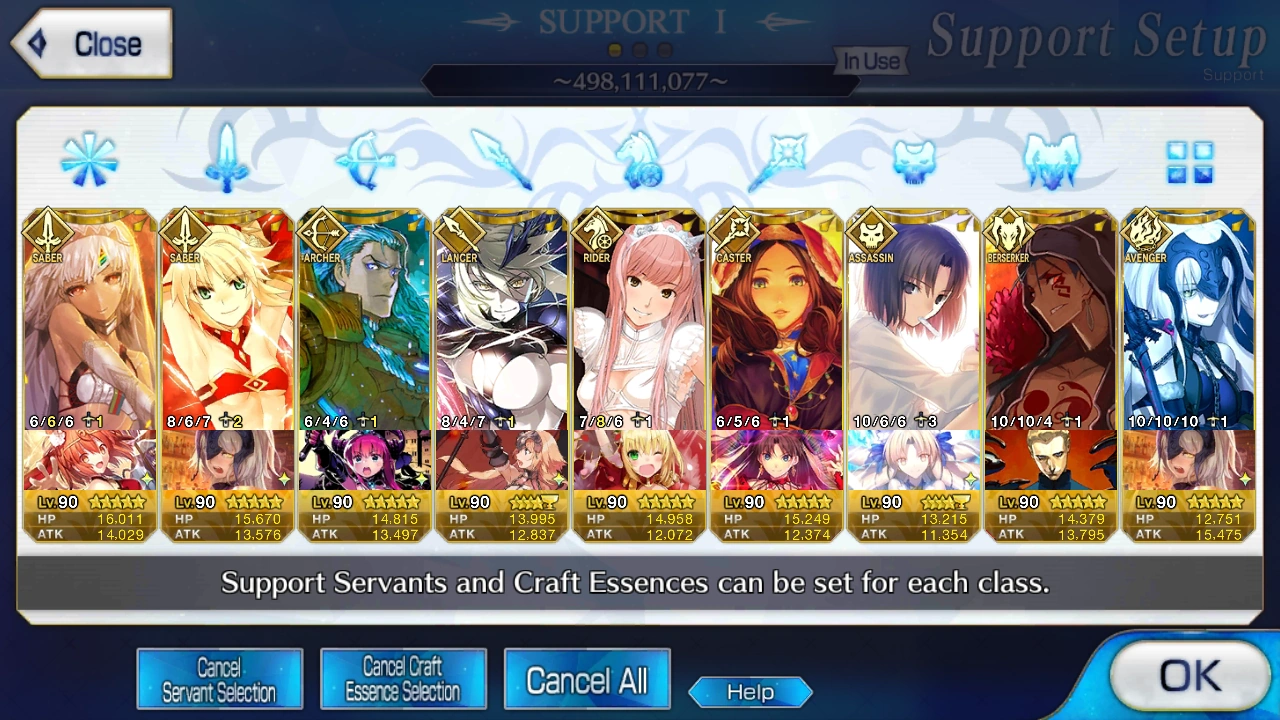Open the Archer class bow filter
The height and width of the screenshot is (720, 1280).
365,160
